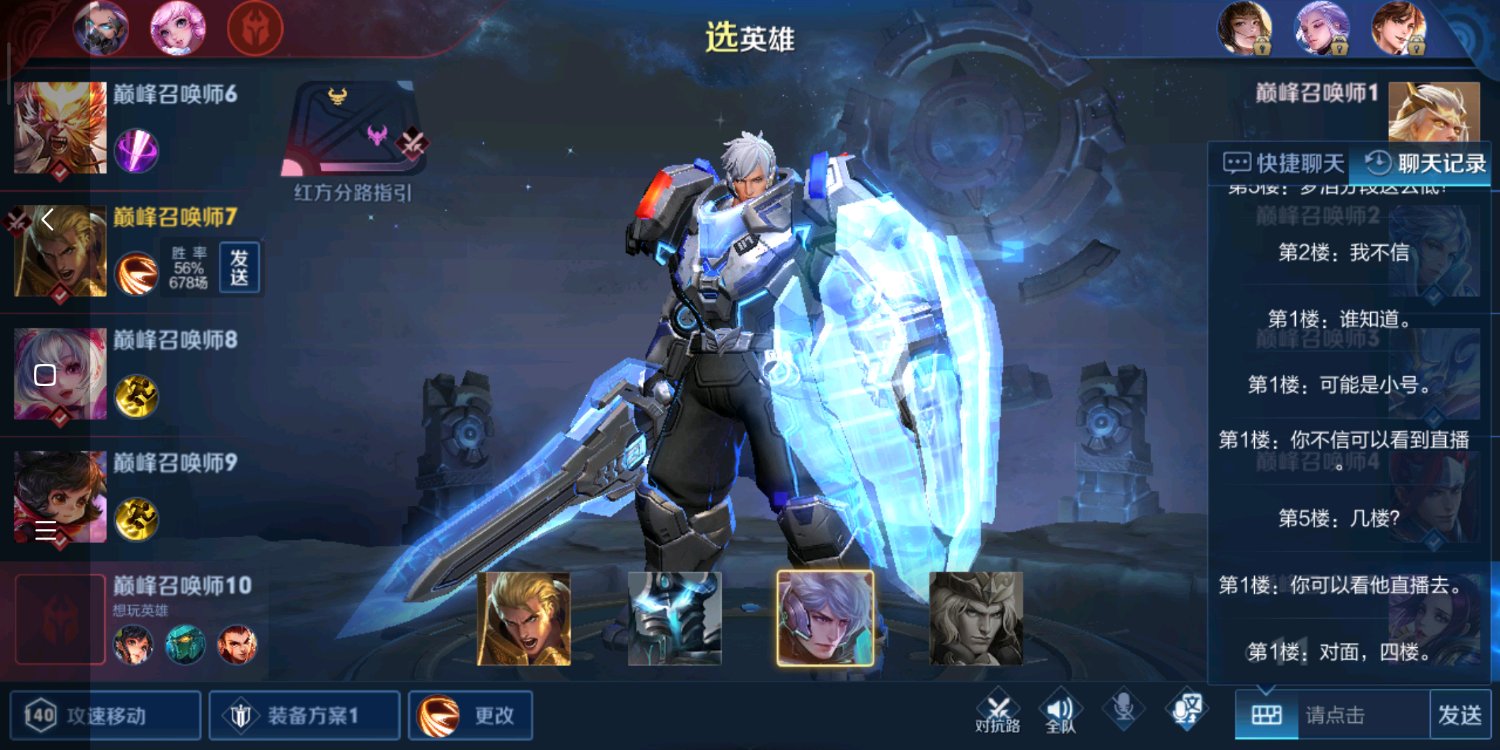
Task: Choose the golden-haired shouting hero thumbnail
Action: pyautogui.click(x=524, y=619)
